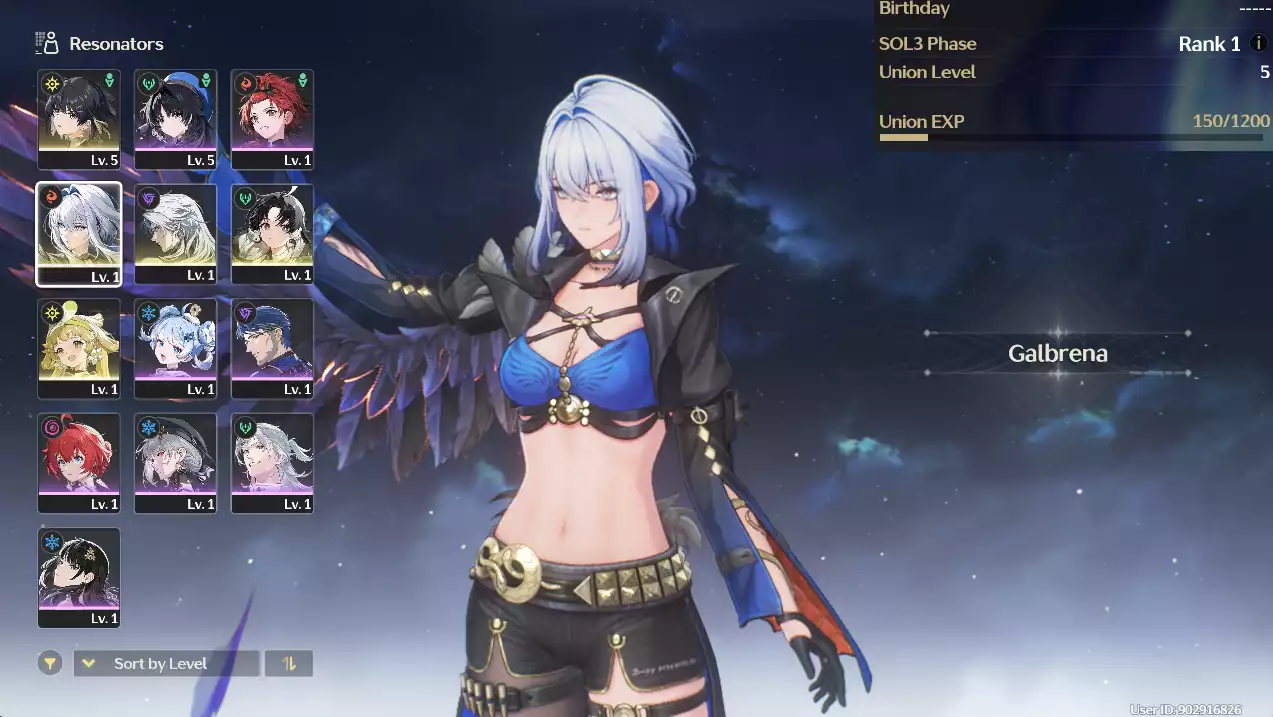Viewport: 1273px width, 717px height.
Task: Pick the short red-haired girl with spiral icon
Action: [x=79, y=463]
